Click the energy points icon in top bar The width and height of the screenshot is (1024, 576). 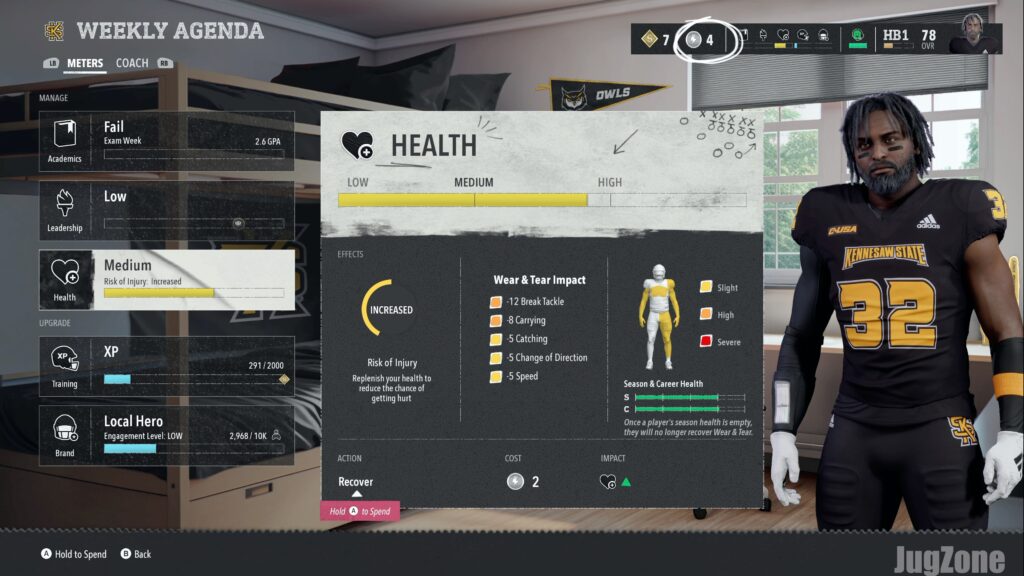(692, 40)
